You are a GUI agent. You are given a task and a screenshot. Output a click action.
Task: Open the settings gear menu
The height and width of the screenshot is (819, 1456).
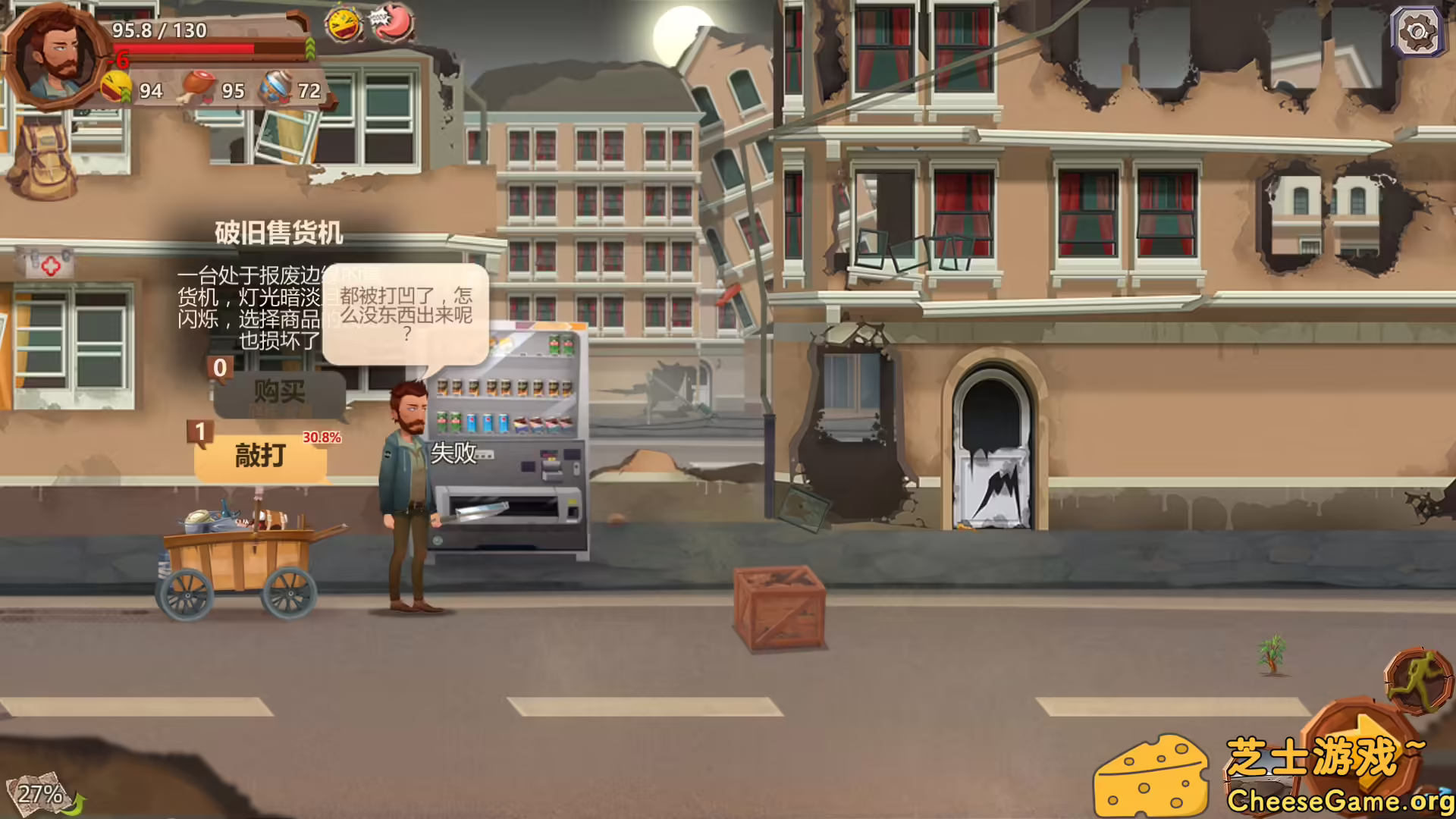[x=1417, y=32]
